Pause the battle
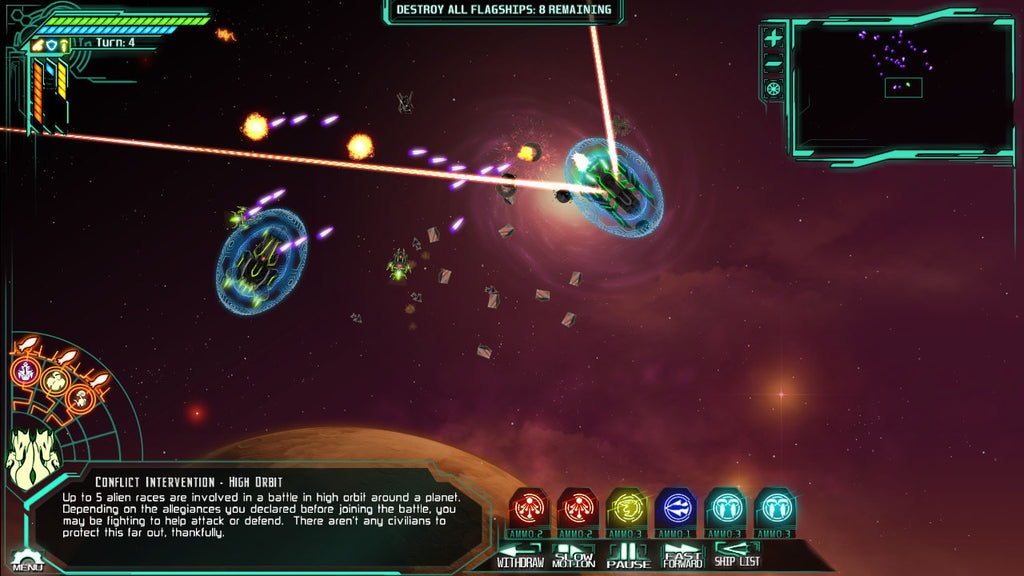 628,555
